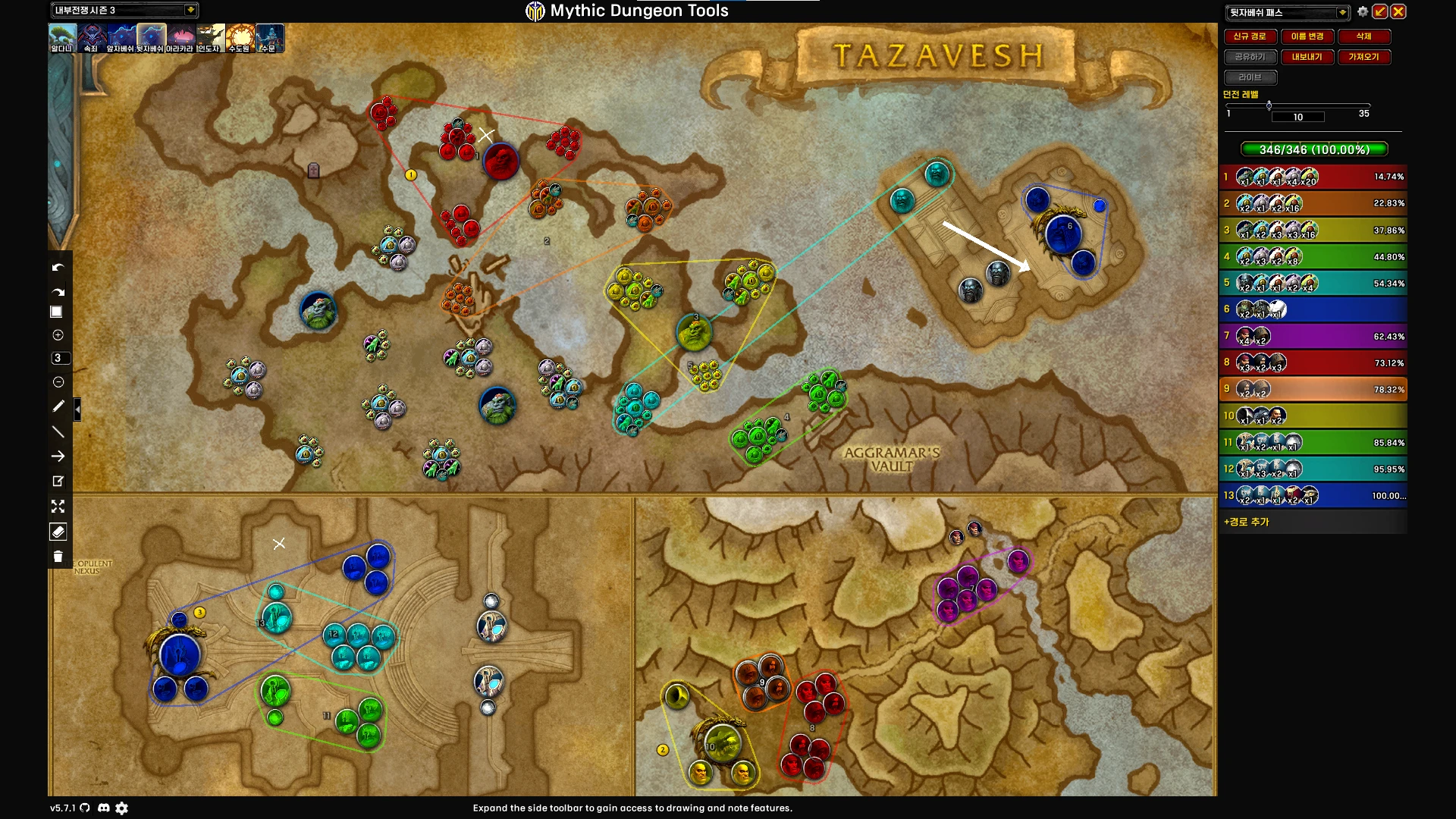The image size is (1456, 819).
Task: Select the pencil drawing tool
Action: (58, 406)
